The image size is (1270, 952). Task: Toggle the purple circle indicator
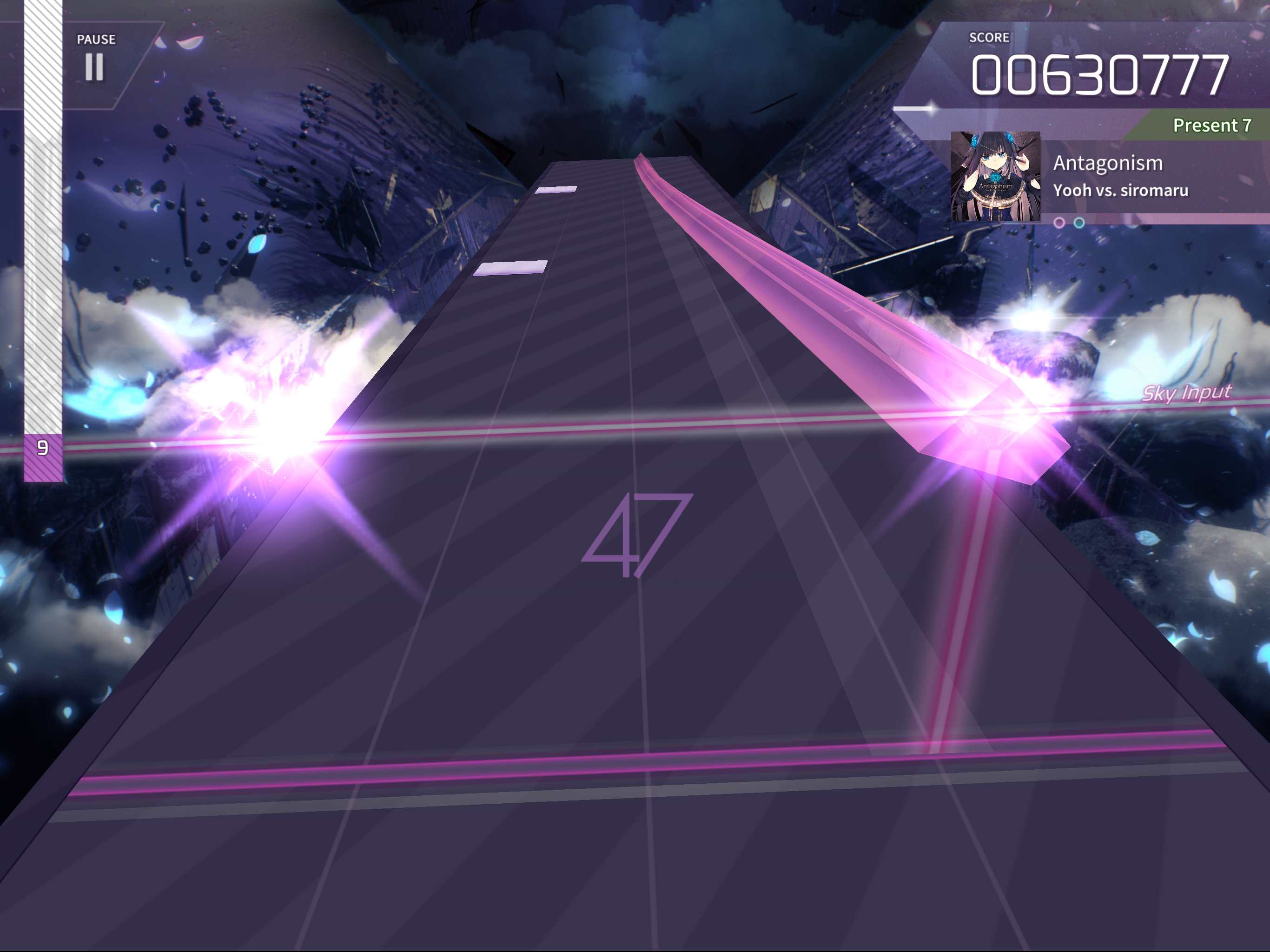pyautogui.click(x=1059, y=224)
